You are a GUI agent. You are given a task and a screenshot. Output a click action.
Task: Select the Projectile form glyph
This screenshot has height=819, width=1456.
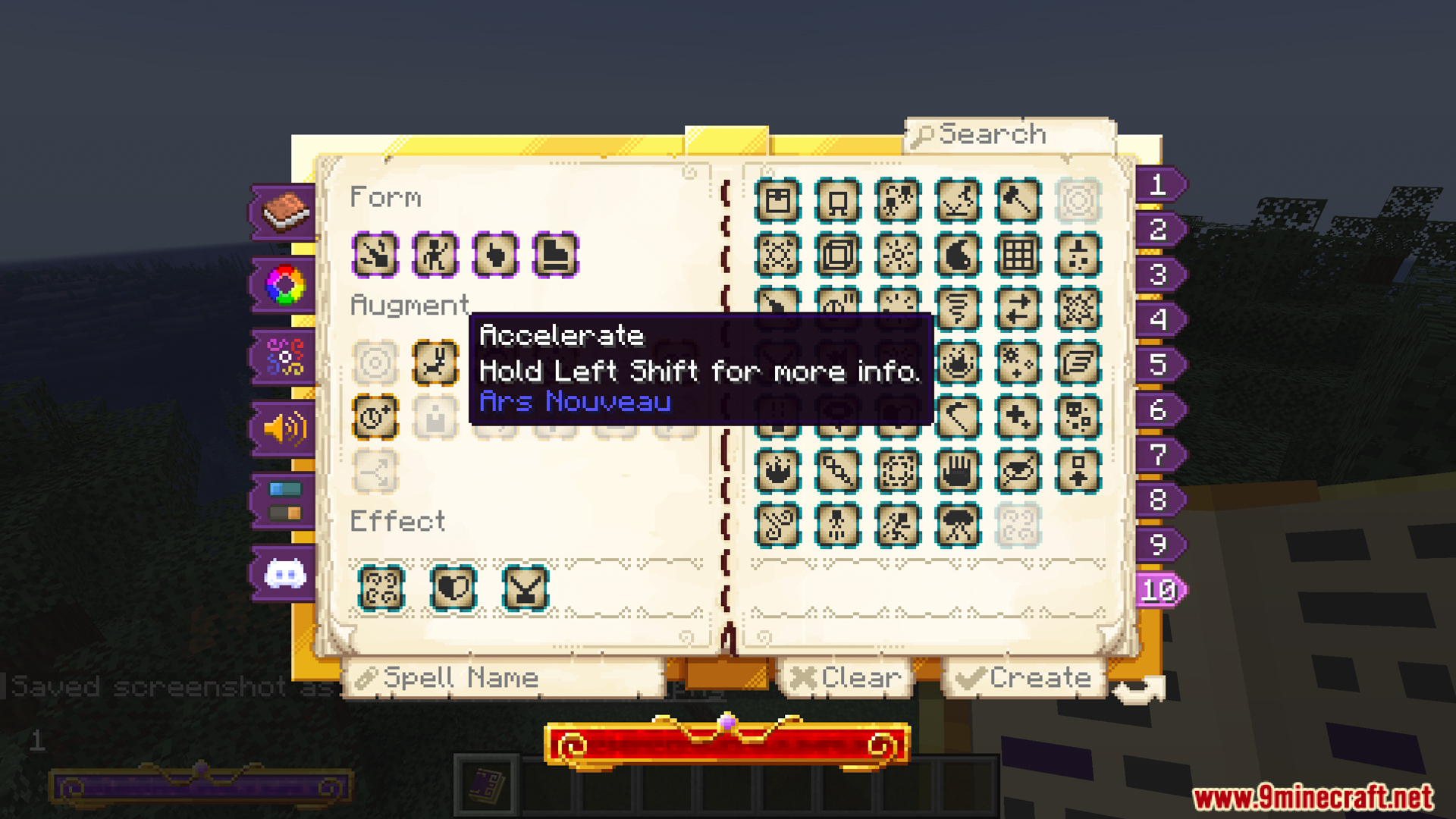pos(375,255)
